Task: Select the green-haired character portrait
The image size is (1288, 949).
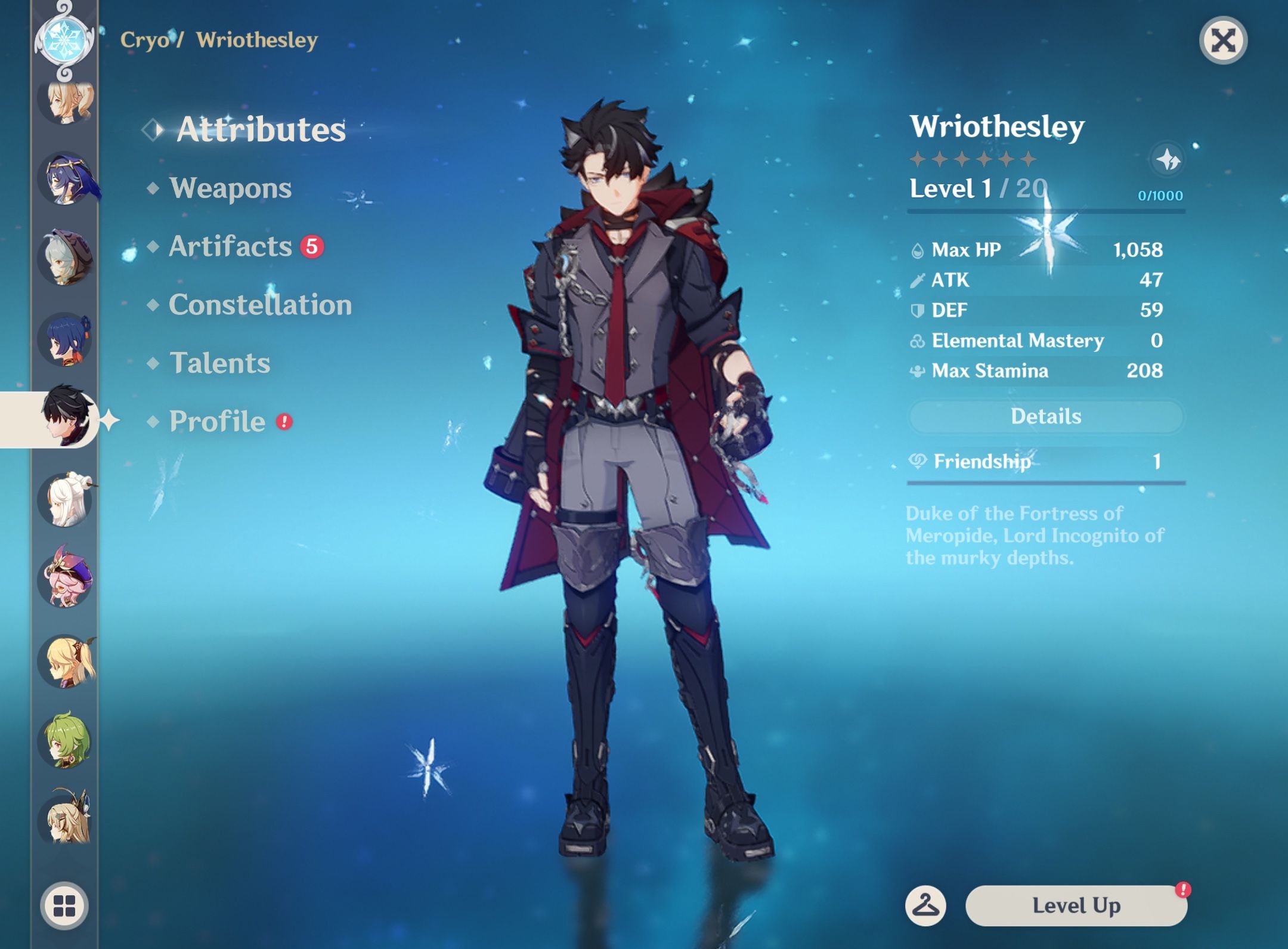Action: pyautogui.click(x=66, y=741)
